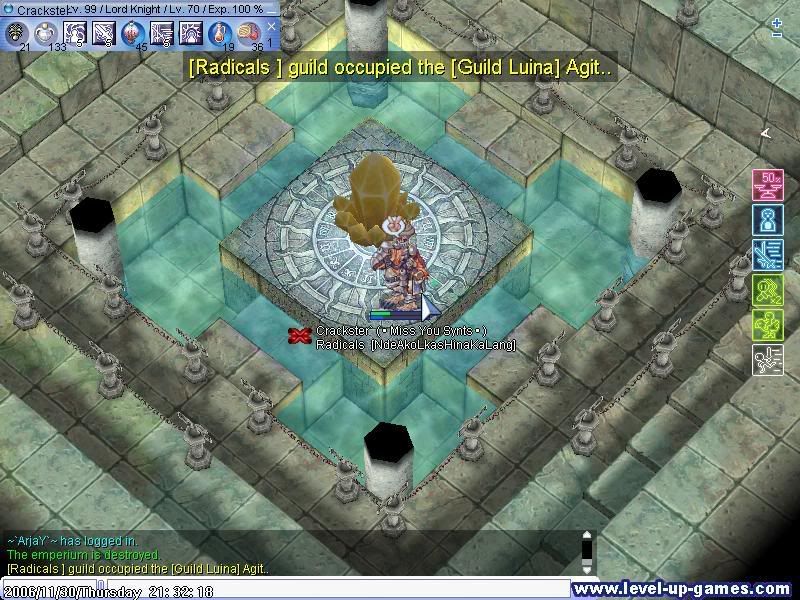Use the red potion flask with count 45
The height and width of the screenshot is (600, 800).
tap(132, 33)
